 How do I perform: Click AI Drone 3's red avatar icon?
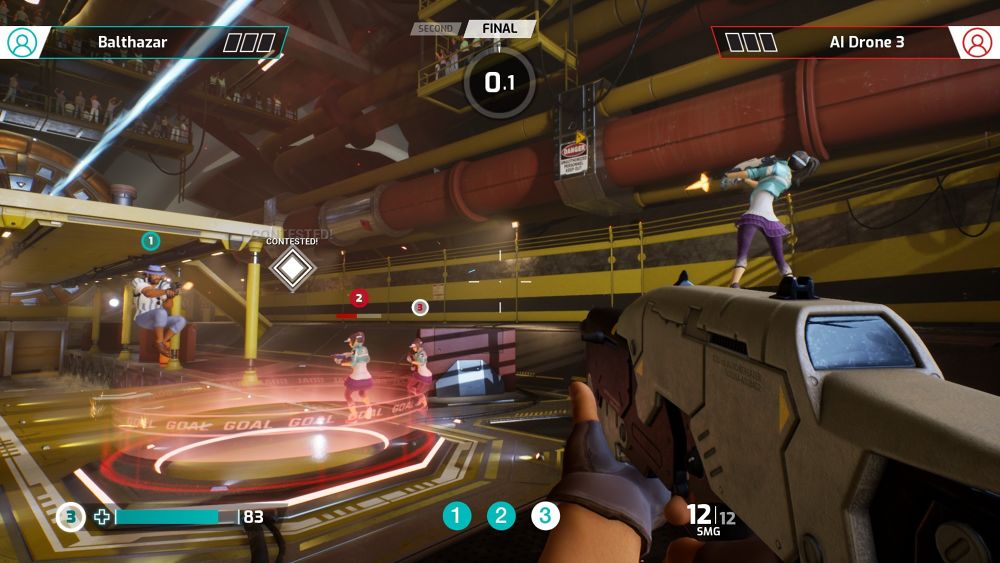tap(976, 42)
